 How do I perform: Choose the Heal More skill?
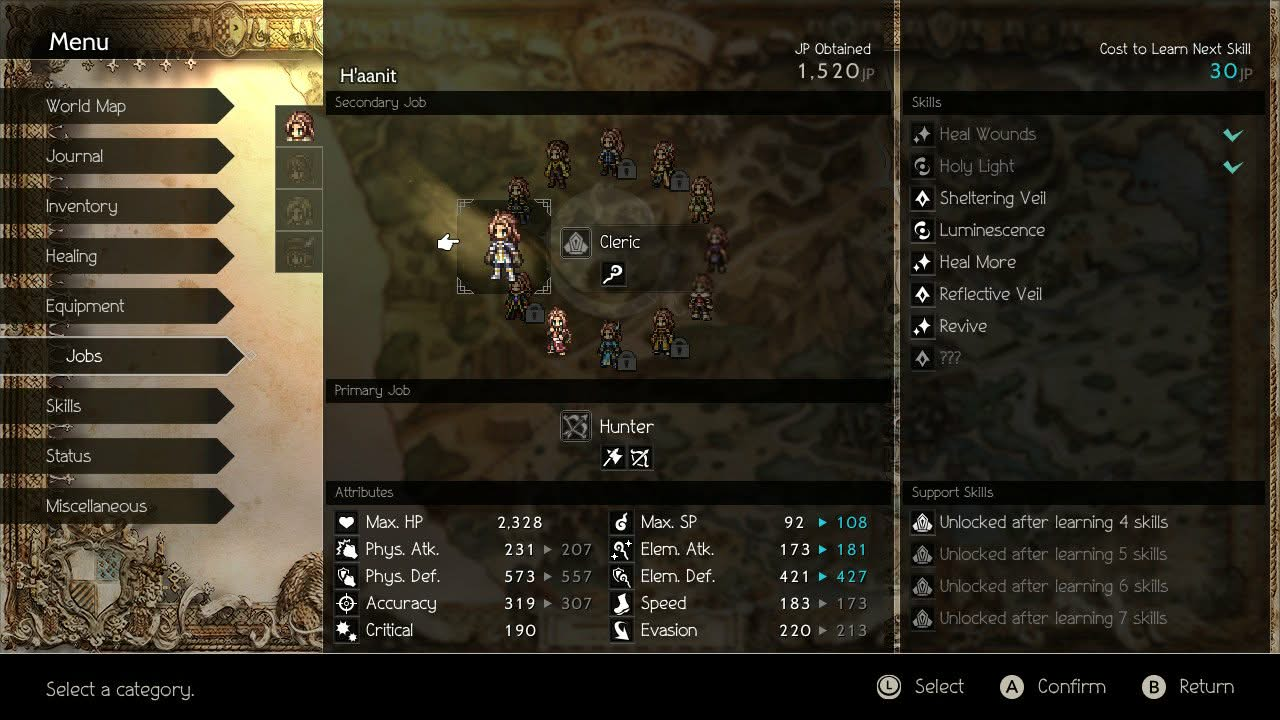point(977,262)
